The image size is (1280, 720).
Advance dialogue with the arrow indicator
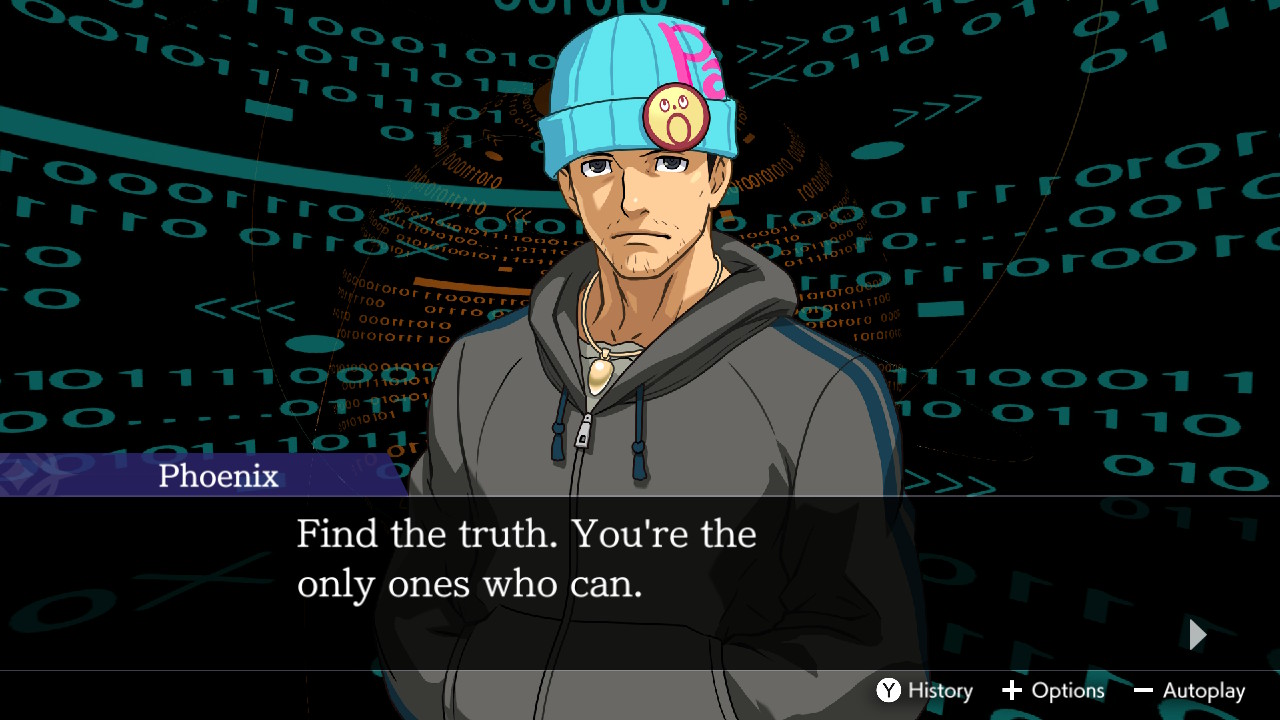click(x=1197, y=634)
